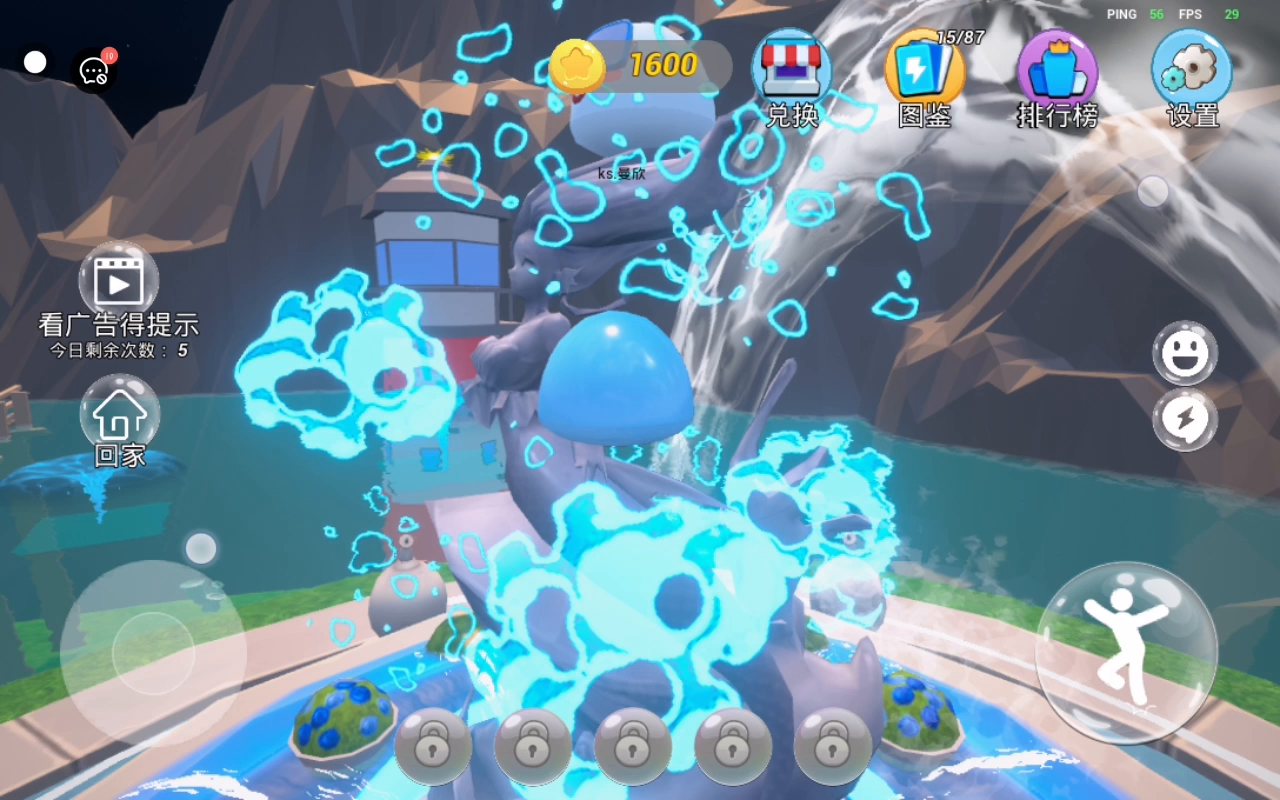Open the smiley emote bubble
This screenshot has width=1280, height=800.
[x=1185, y=353]
